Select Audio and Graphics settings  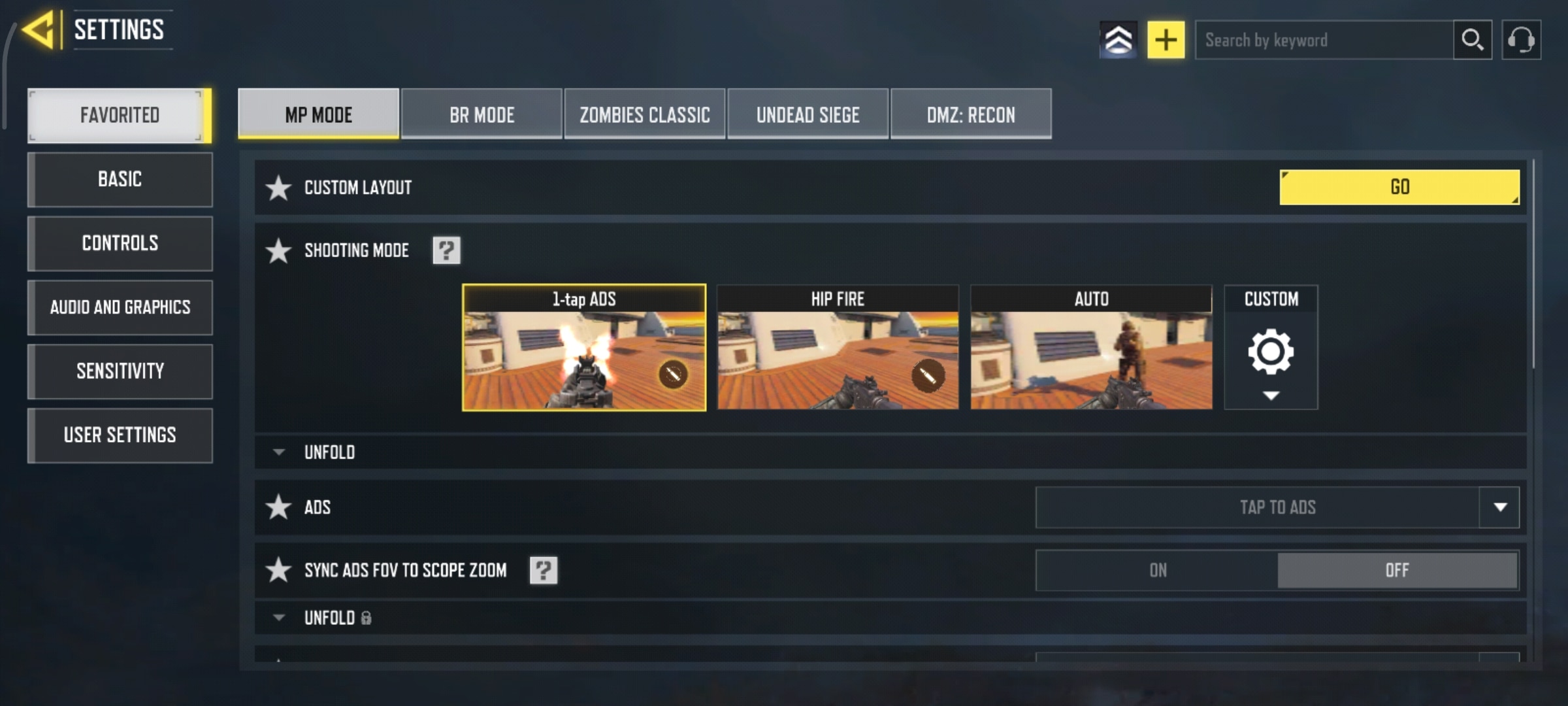120,307
